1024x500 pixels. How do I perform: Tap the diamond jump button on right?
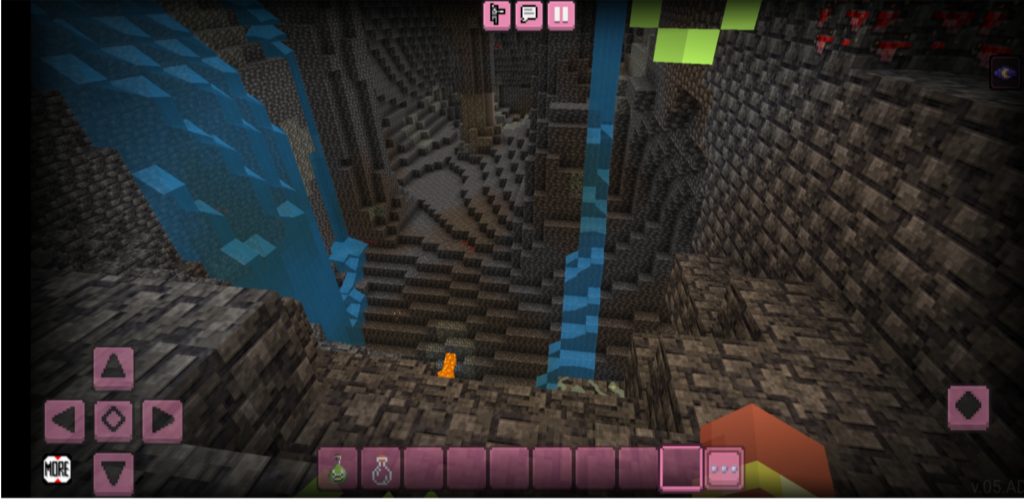pyautogui.click(x=967, y=407)
